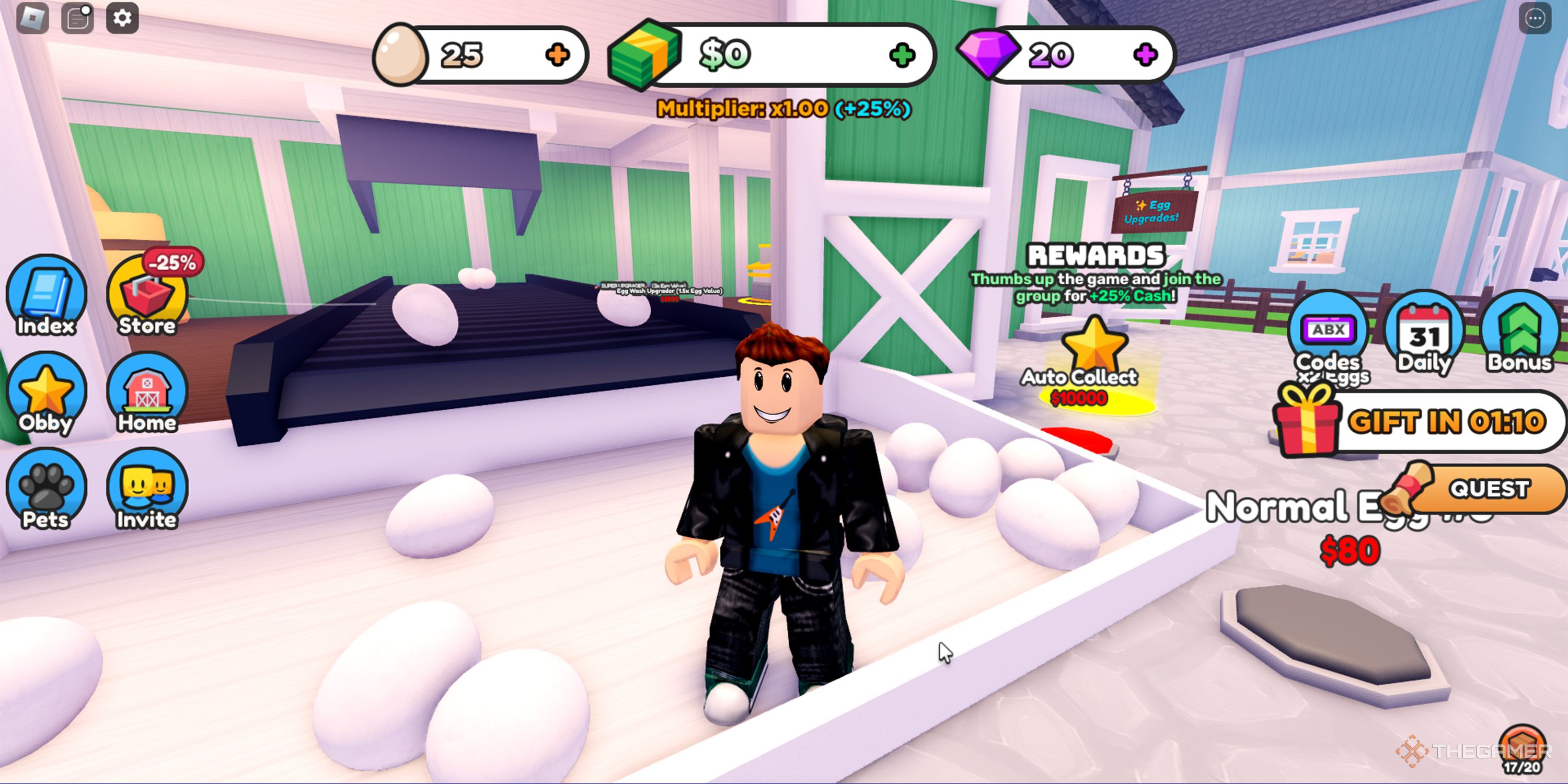Open the Roblox menu logo button
The image size is (1568, 784).
(x=32, y=18)
